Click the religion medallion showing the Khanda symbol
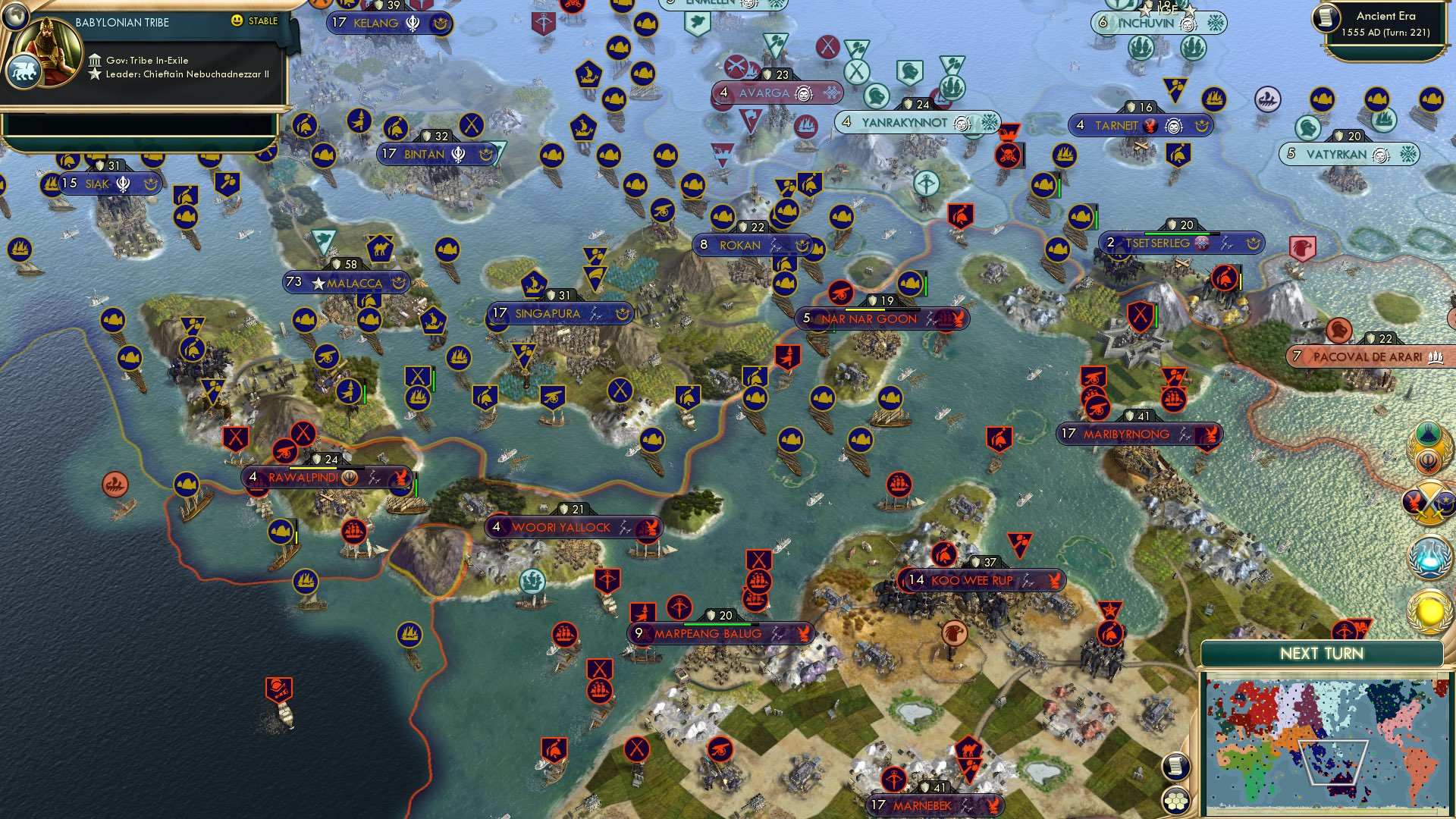Viewport: 1456px width, 819px height. click(1427, 460)
